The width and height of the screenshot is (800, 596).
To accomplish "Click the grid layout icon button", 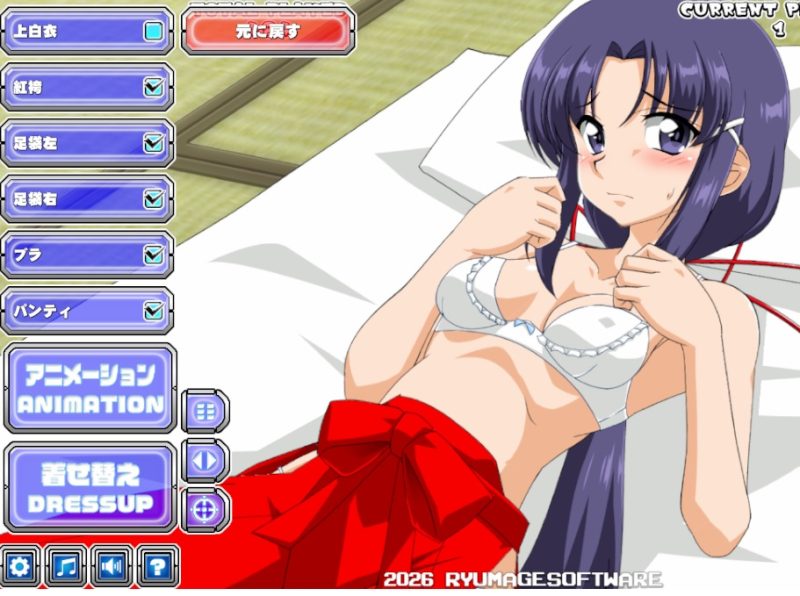I will coord(206,411).
